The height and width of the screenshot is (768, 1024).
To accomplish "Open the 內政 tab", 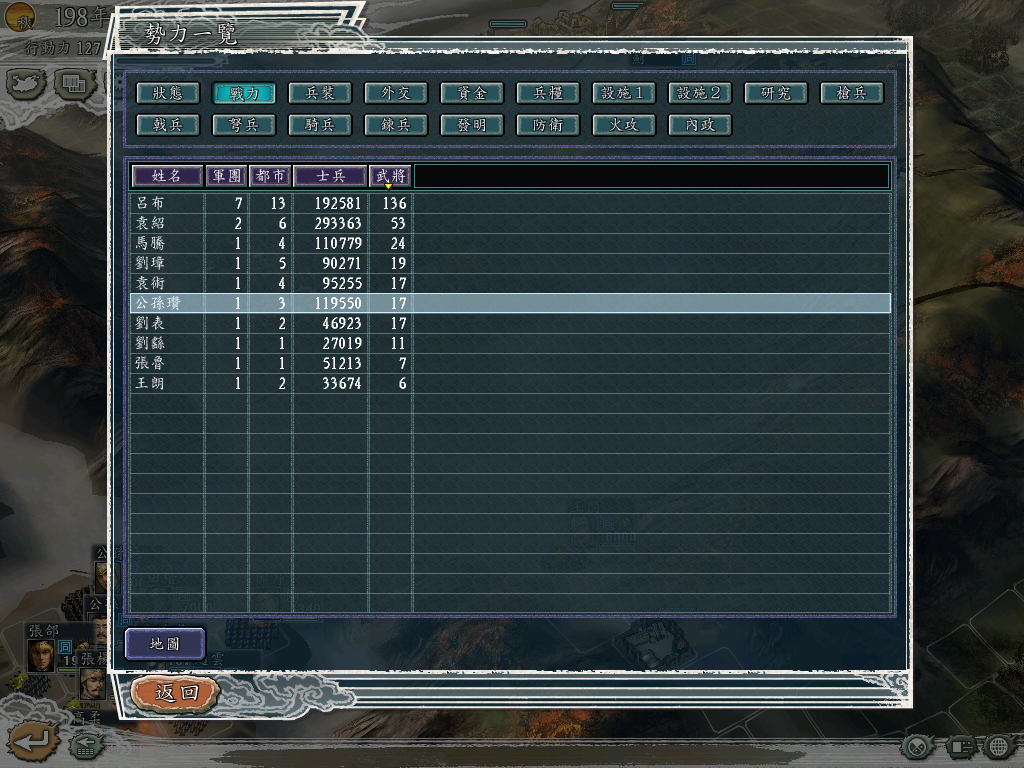I will point(699,125).
